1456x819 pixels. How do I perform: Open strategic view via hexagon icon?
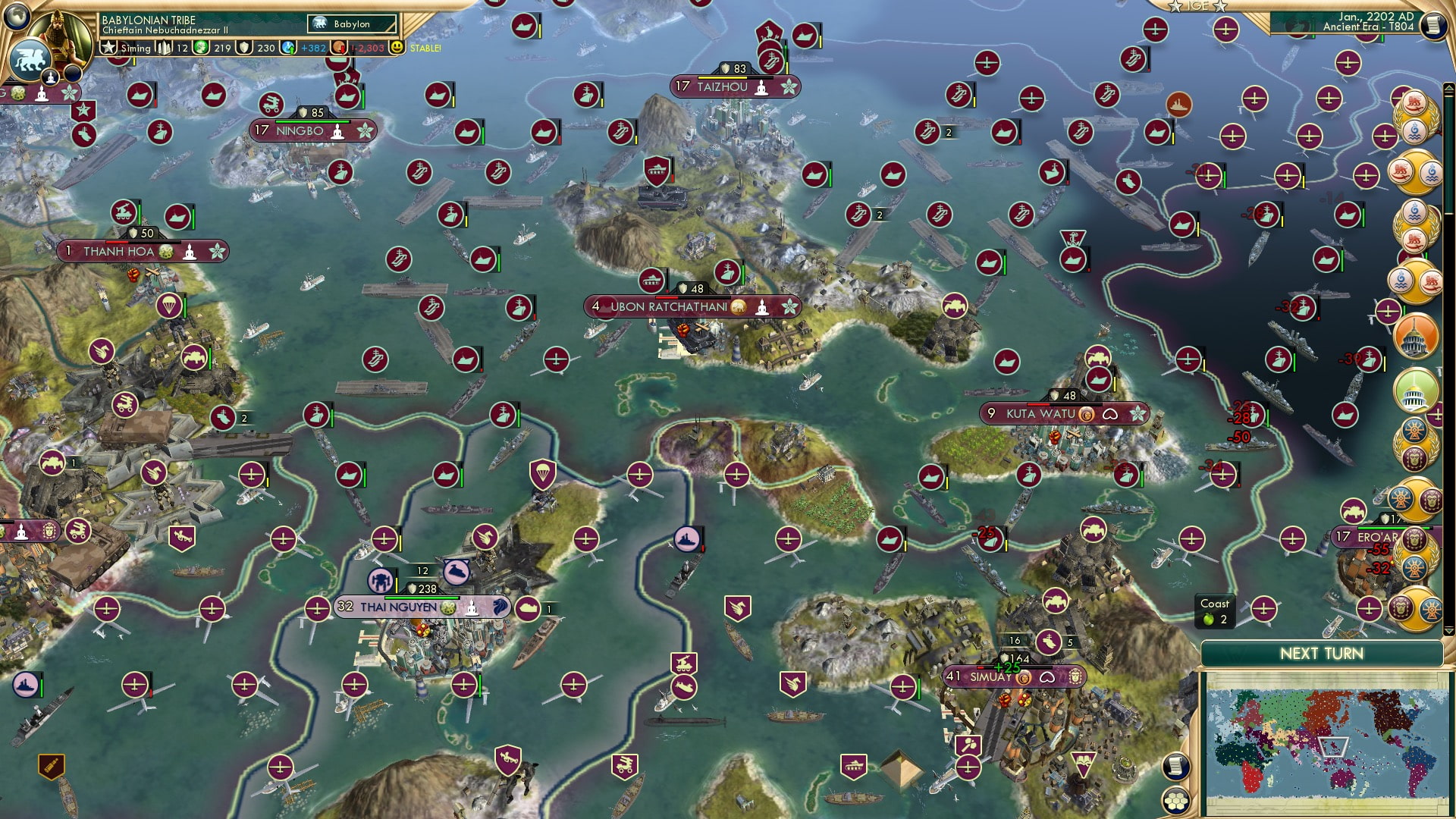click(1176, 802)
